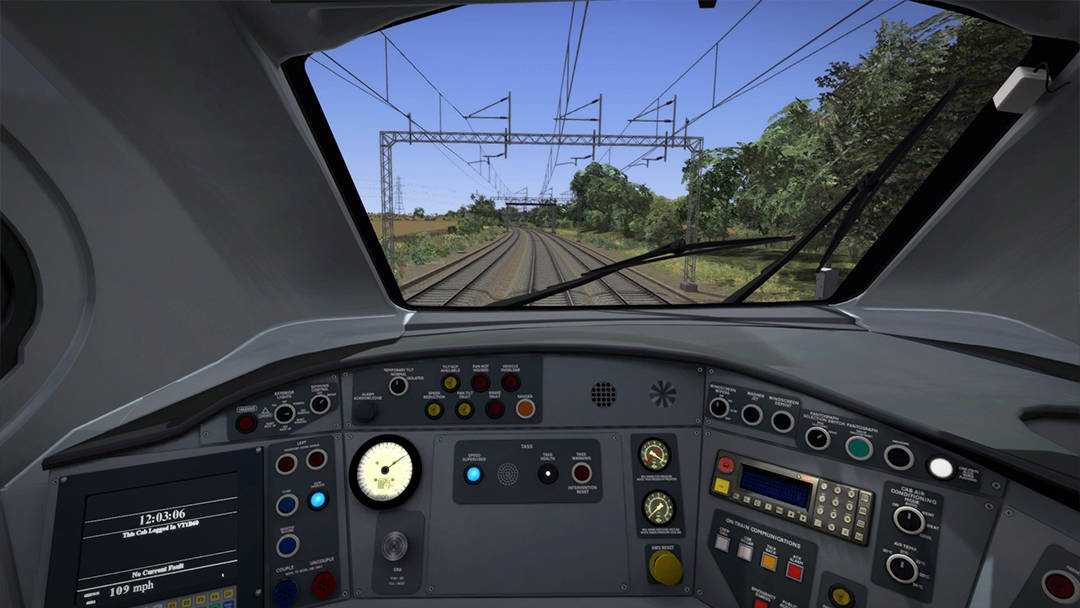
Task: Click the red button on the cab radio
Action: point(725,464)
